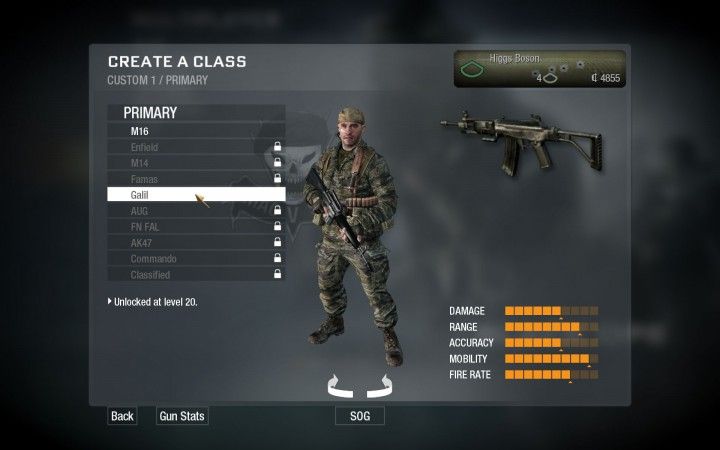
Task: Choose the Enfield from the weapon list
Action: (195, 147)
